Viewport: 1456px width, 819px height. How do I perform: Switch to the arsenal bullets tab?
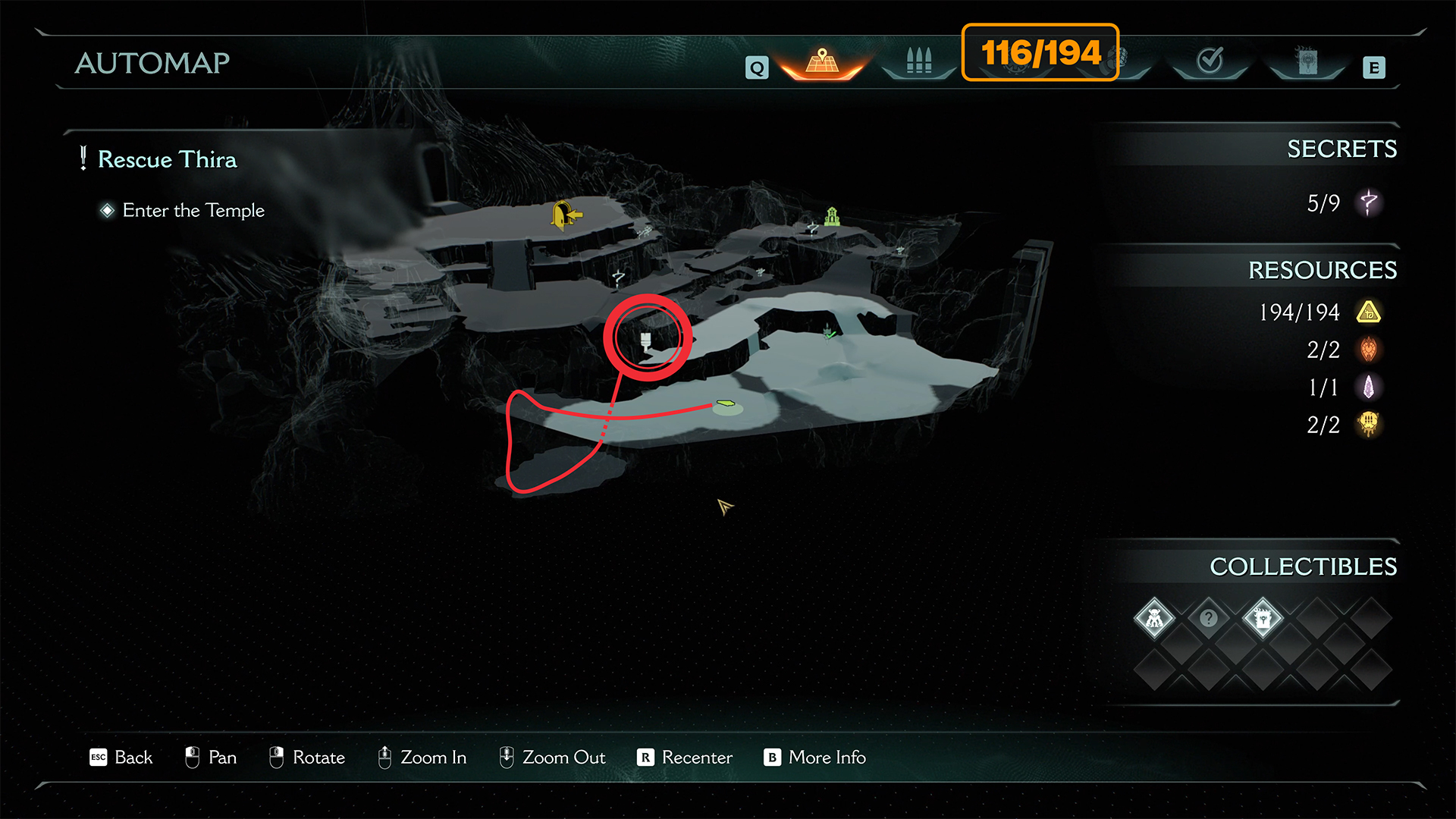(x=918, y=61)
